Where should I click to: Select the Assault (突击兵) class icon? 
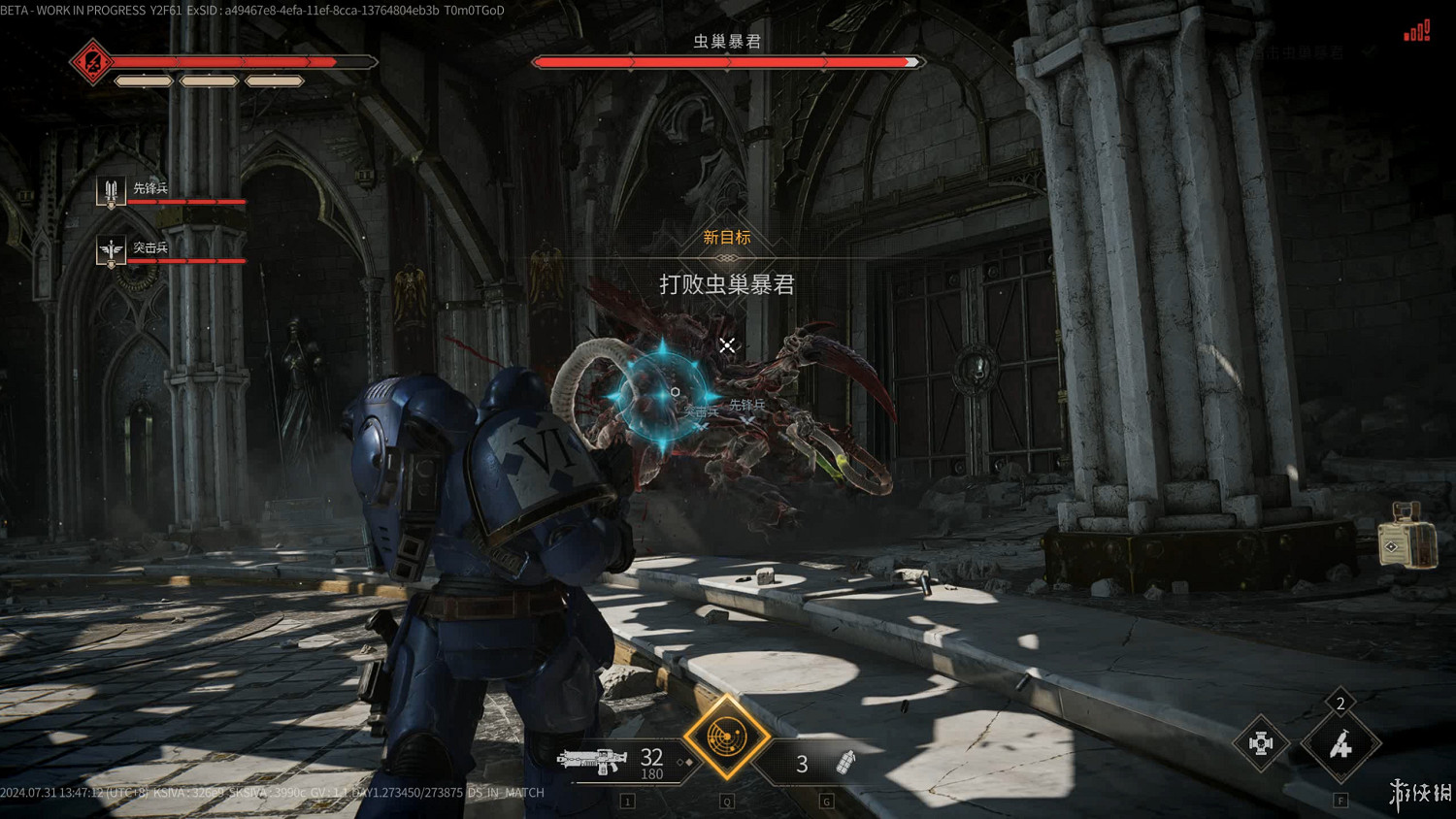[110, 247]
